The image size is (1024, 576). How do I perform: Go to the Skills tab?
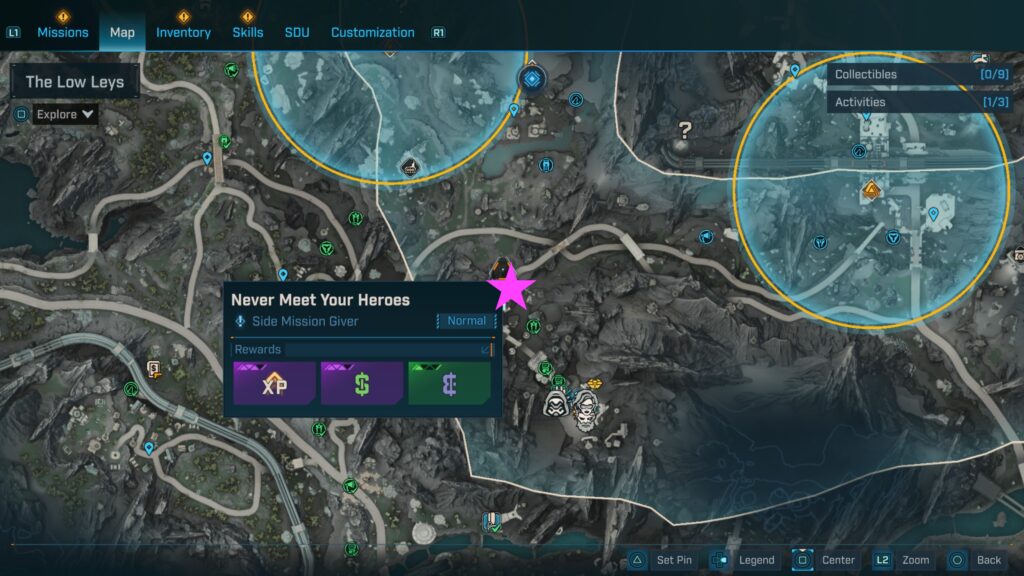(x=248, y=32)
